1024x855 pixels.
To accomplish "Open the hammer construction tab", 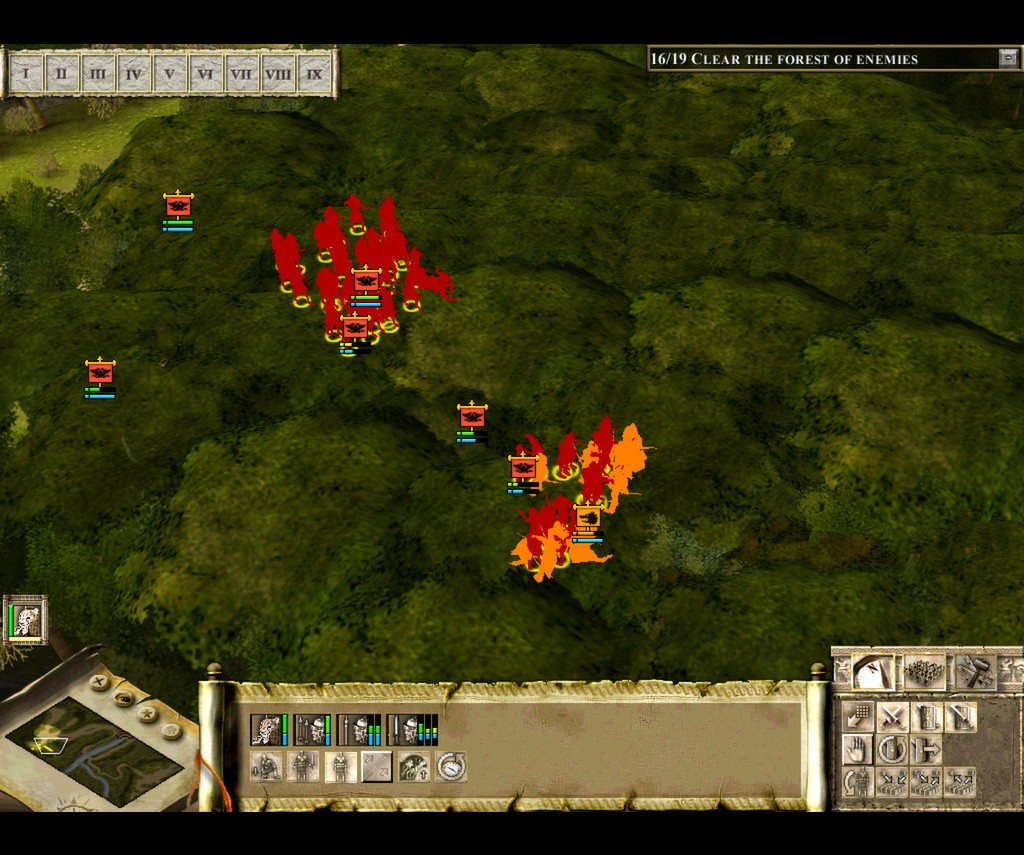I will tap(974, 672).
